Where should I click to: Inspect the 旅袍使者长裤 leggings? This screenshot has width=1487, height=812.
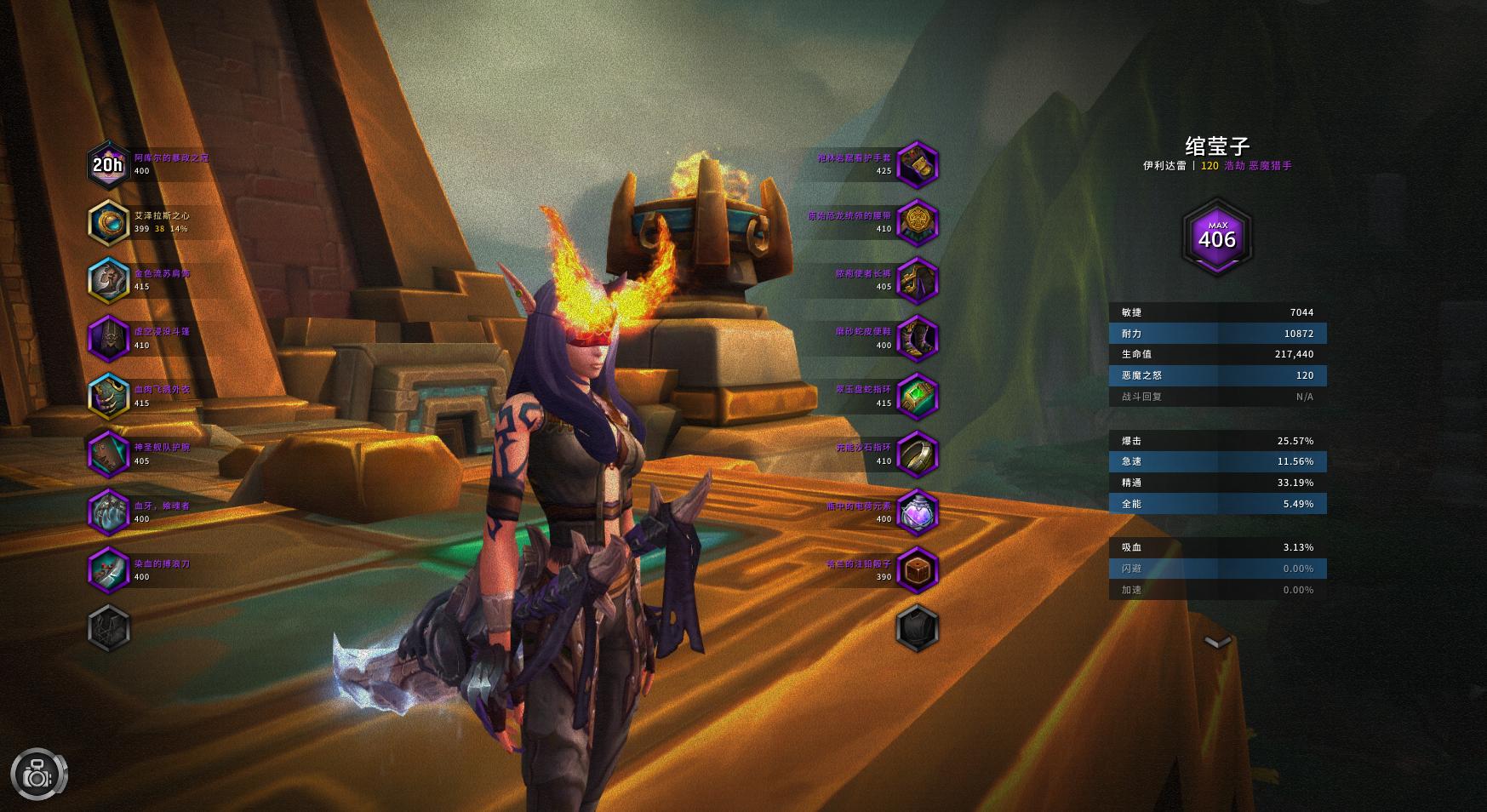[x=917, y=280]
